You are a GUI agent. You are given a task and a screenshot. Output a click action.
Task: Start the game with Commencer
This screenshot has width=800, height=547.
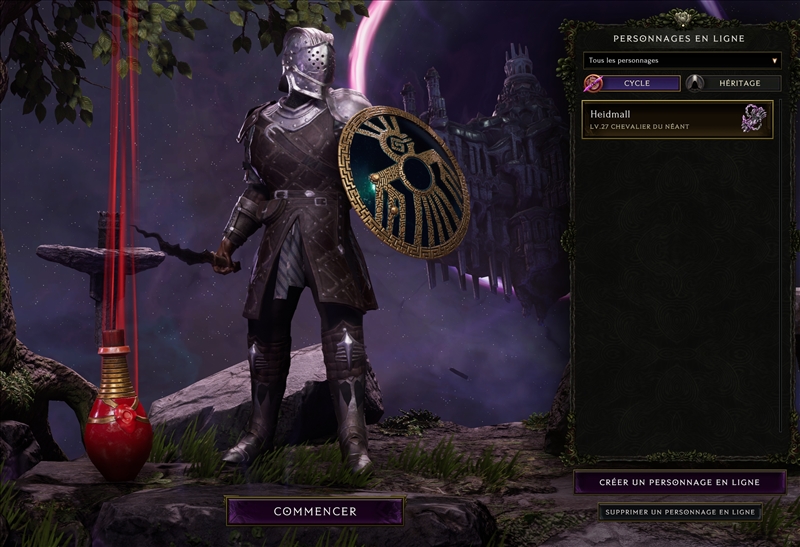click(315, 511)
